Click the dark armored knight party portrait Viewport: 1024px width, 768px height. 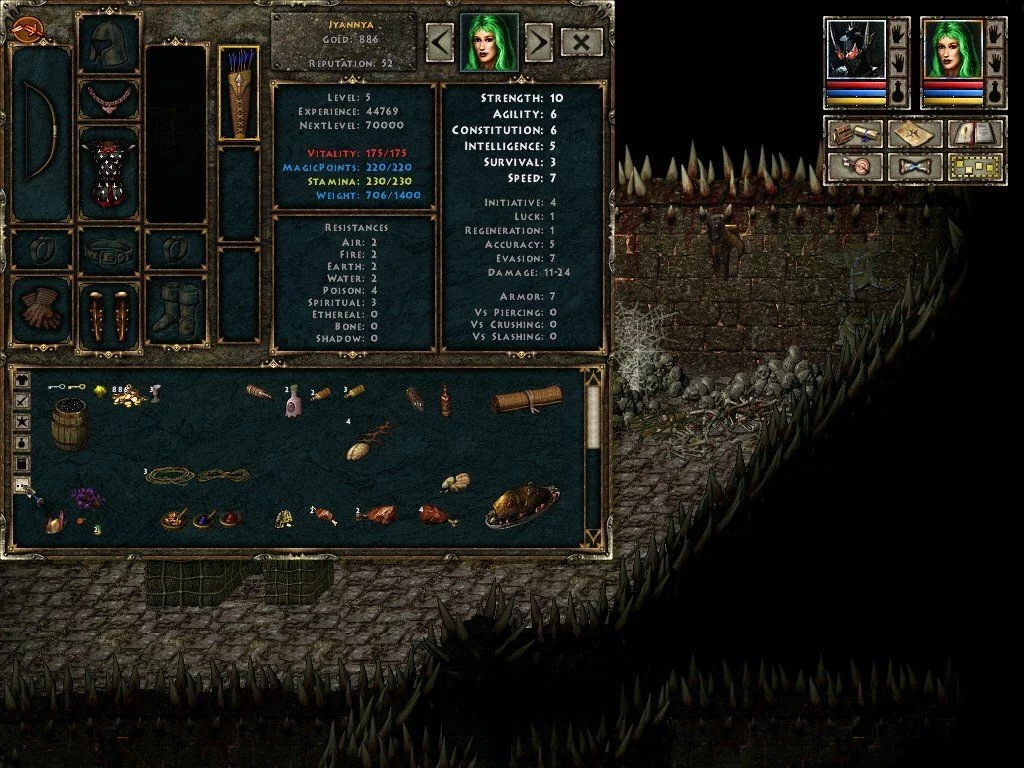click(x=855, y=48)
